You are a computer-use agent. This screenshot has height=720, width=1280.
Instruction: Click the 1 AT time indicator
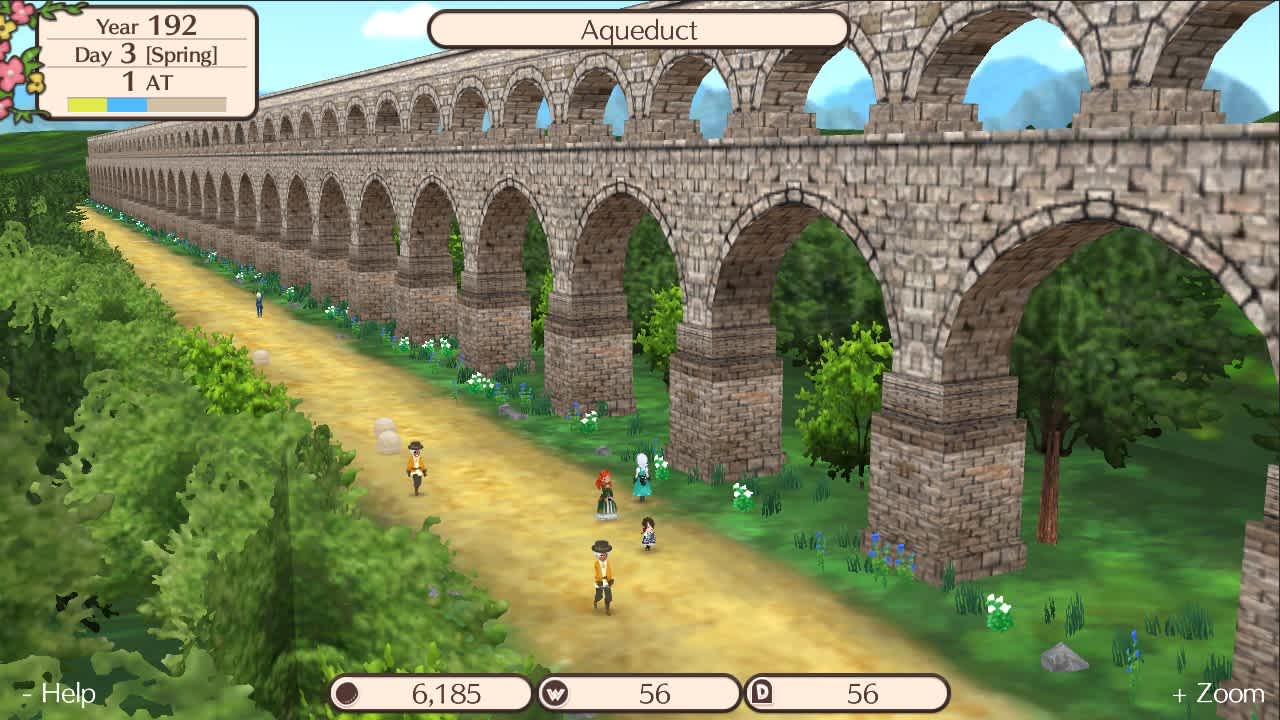pos(146,82)
